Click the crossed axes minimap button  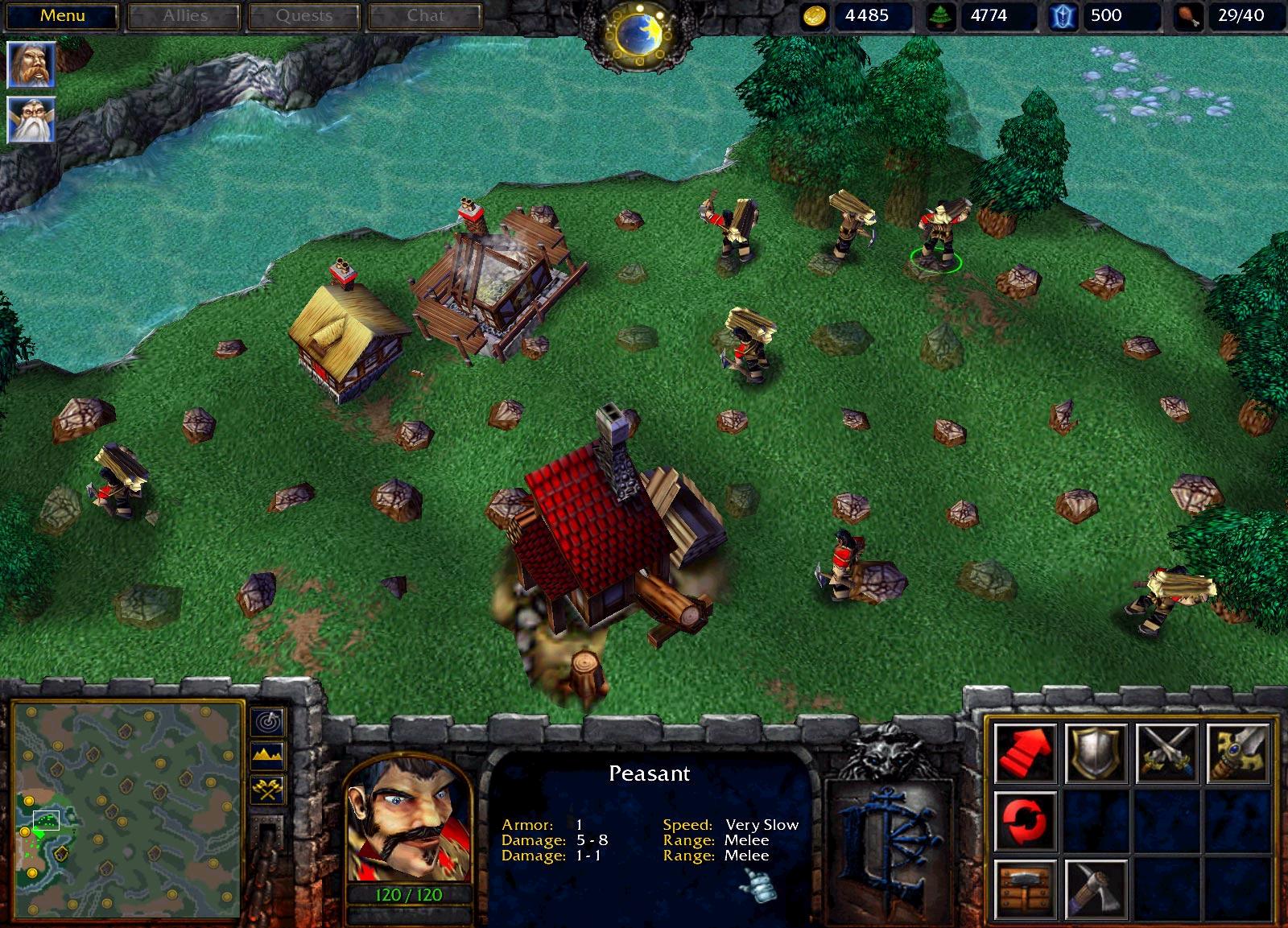268,790
